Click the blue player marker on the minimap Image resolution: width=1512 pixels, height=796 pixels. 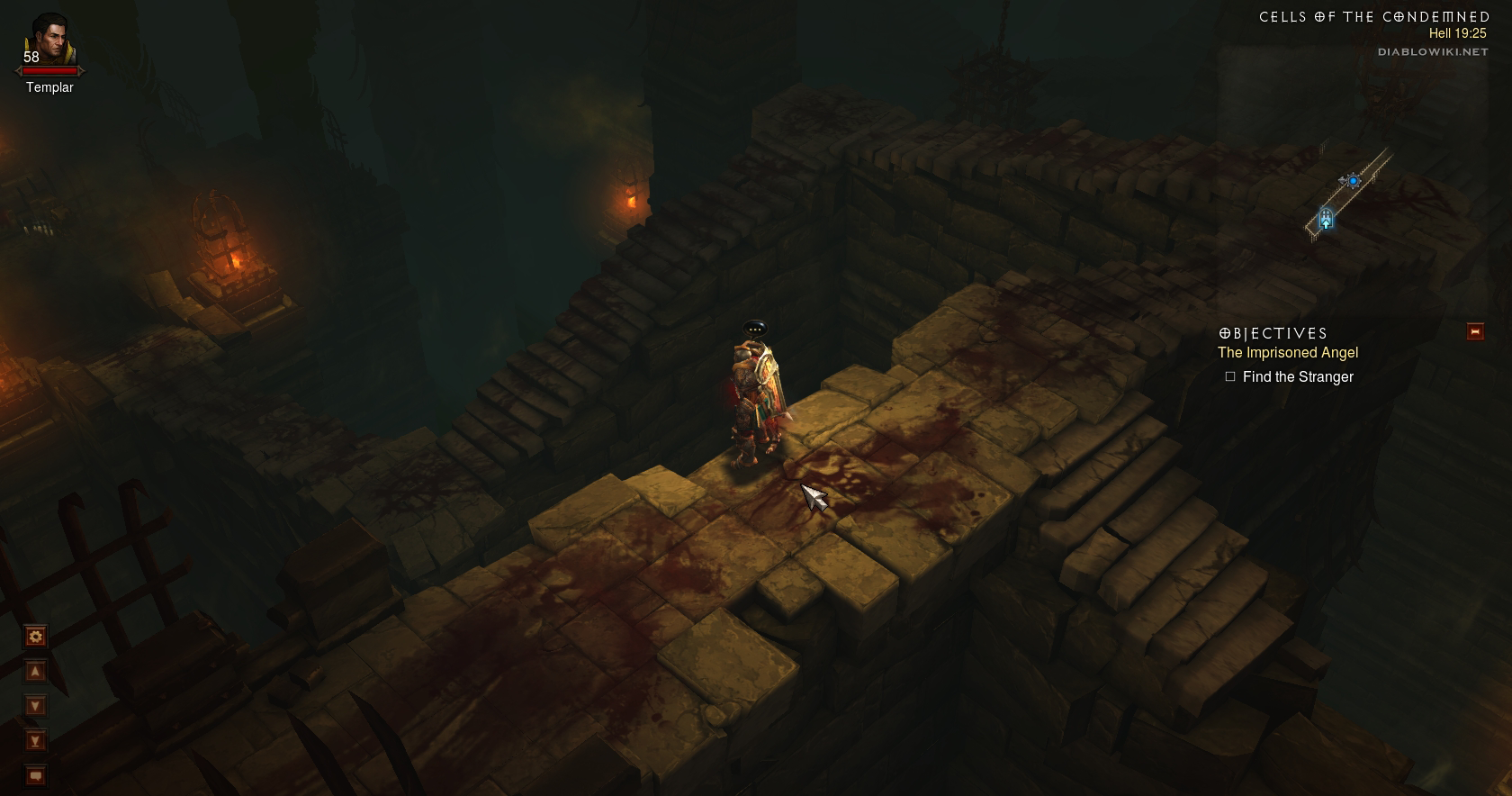[x=1353, y=181]
